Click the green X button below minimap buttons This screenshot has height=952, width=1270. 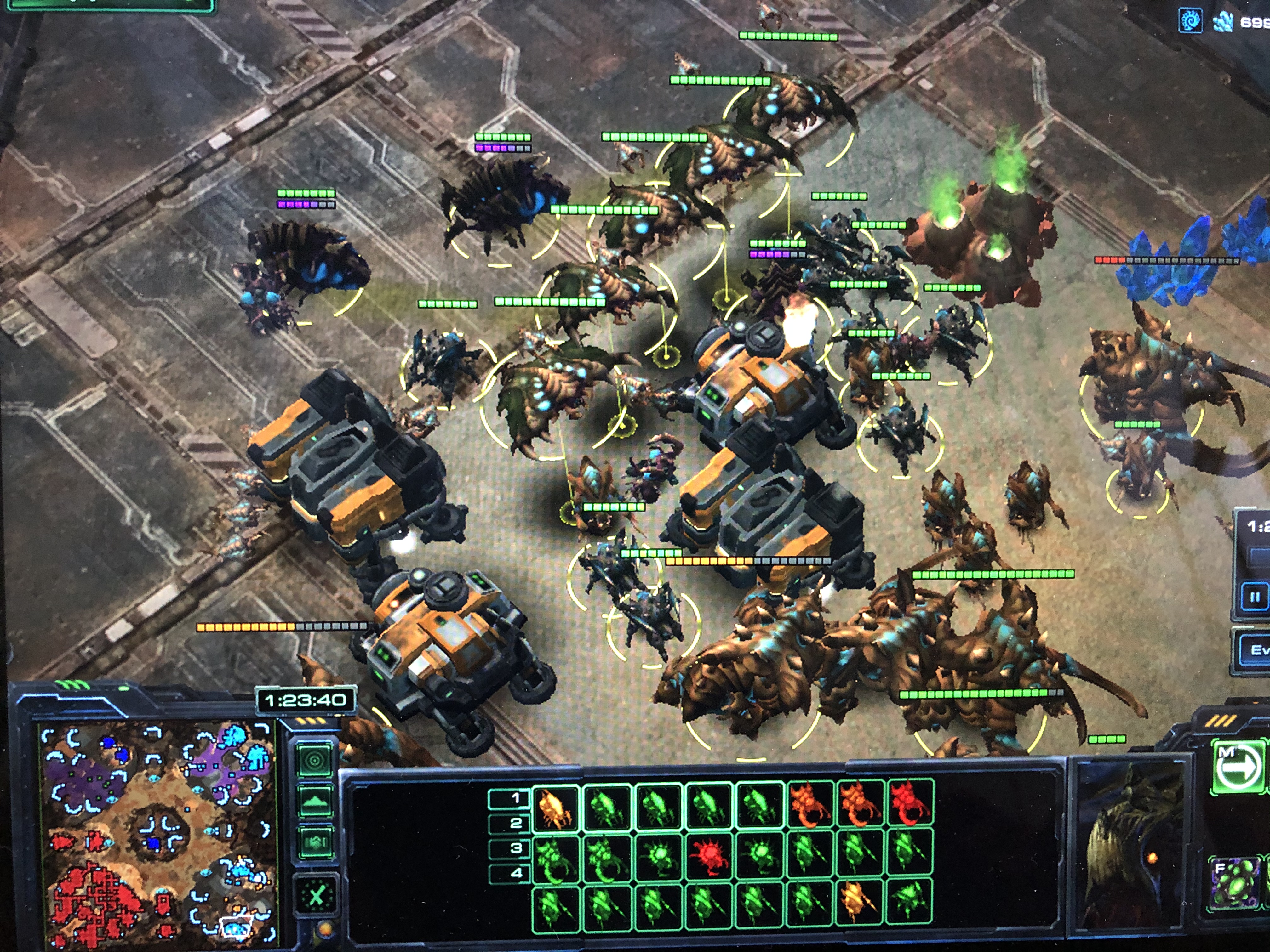tap(316, 895)
